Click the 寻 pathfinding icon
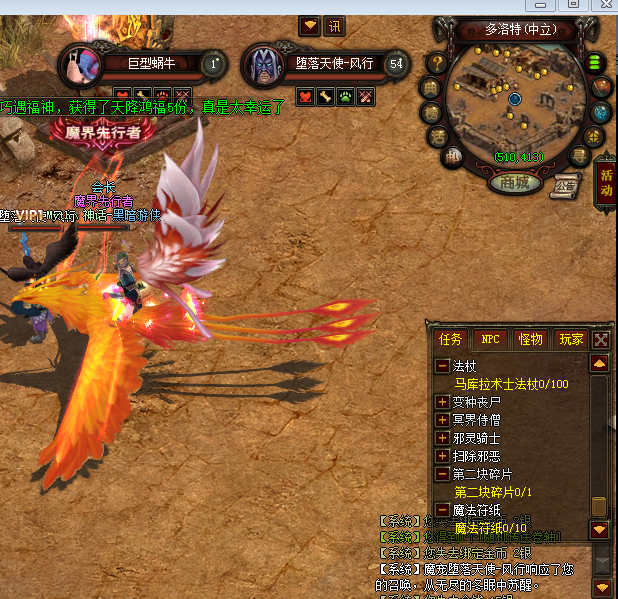Image resolution: width=618 pixels, height=599 pixels. click(x=579, y=155)
